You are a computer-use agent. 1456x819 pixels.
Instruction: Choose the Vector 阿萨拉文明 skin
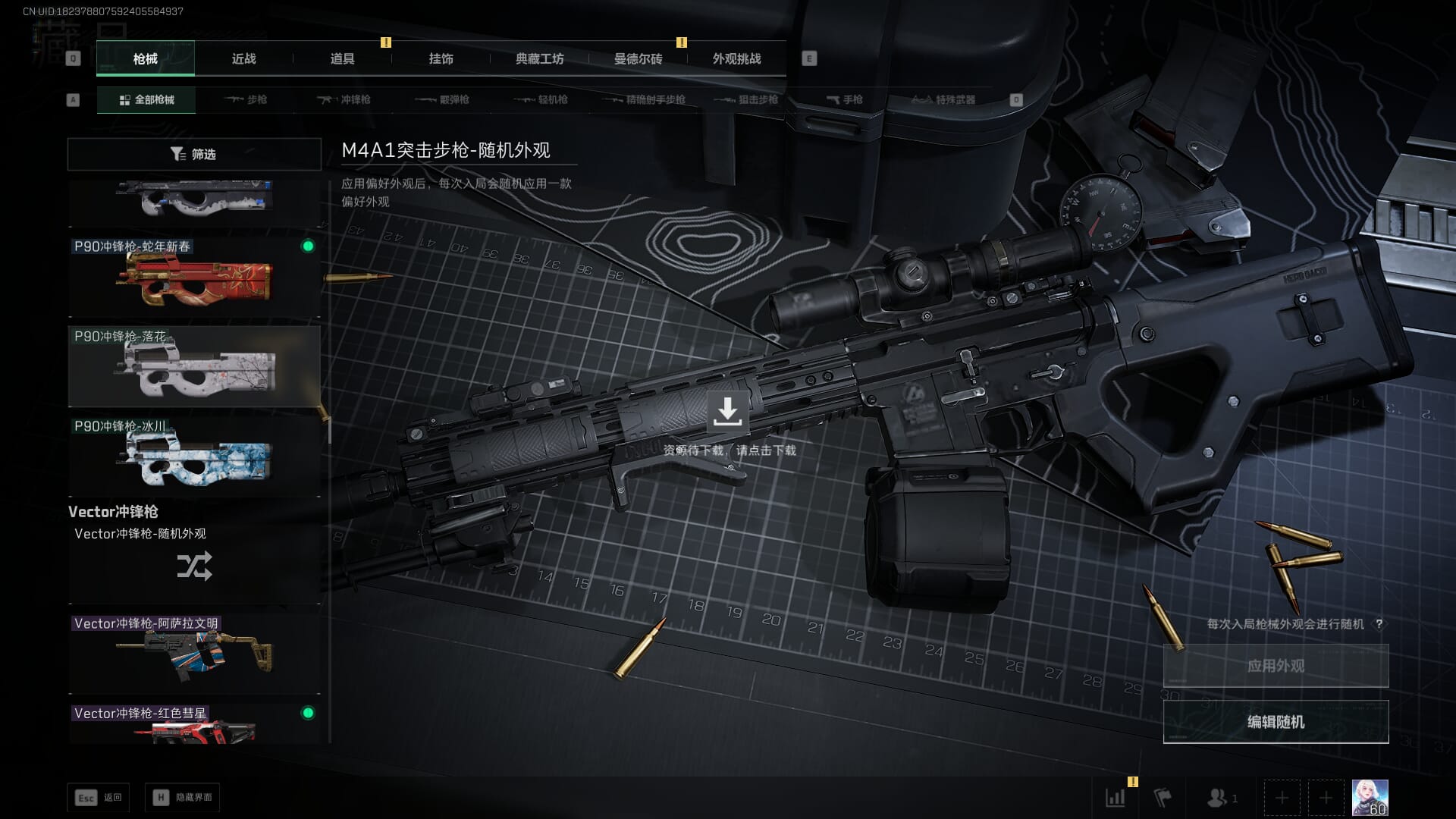click(194, 652)
